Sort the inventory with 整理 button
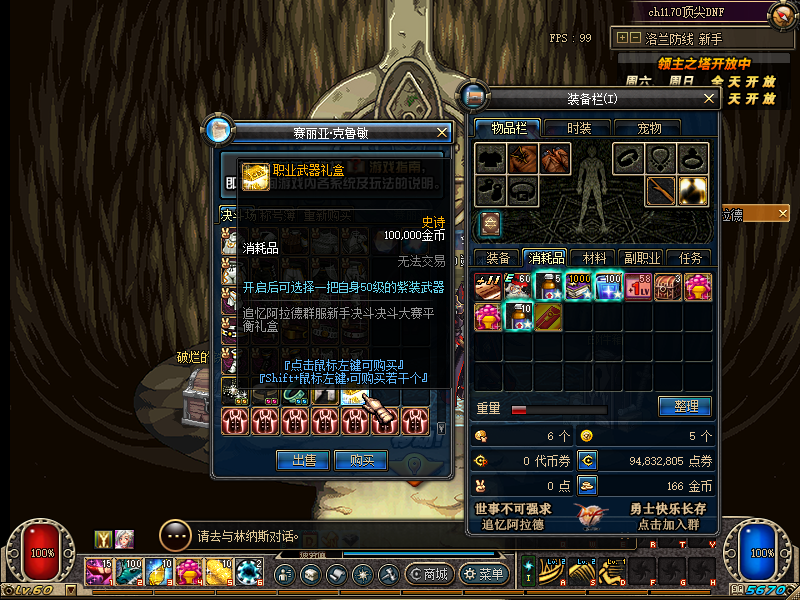Image resolution: width=800 pixels, height=600 pixels. 684,406
